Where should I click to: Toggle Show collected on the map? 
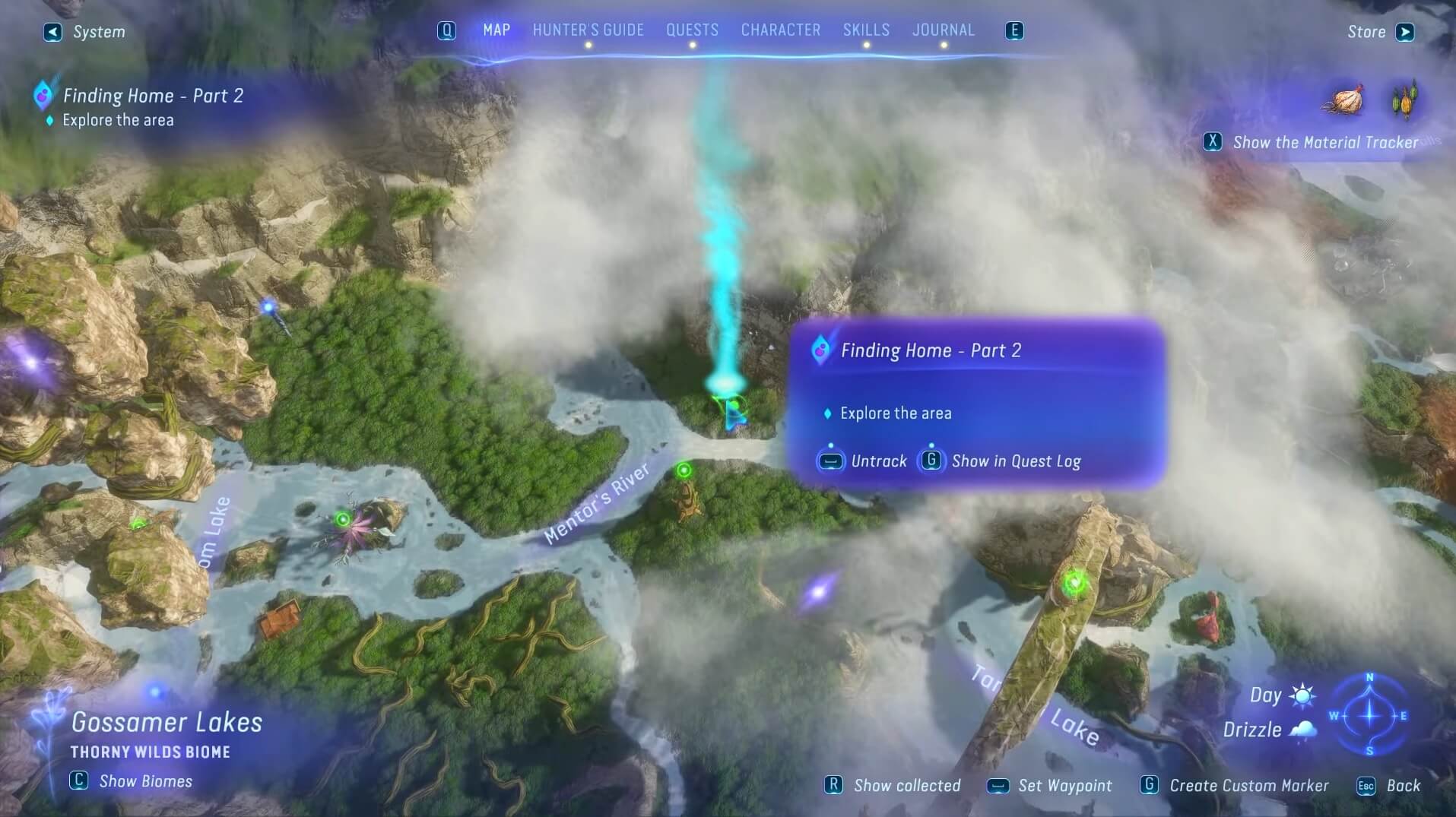point(835,786)
